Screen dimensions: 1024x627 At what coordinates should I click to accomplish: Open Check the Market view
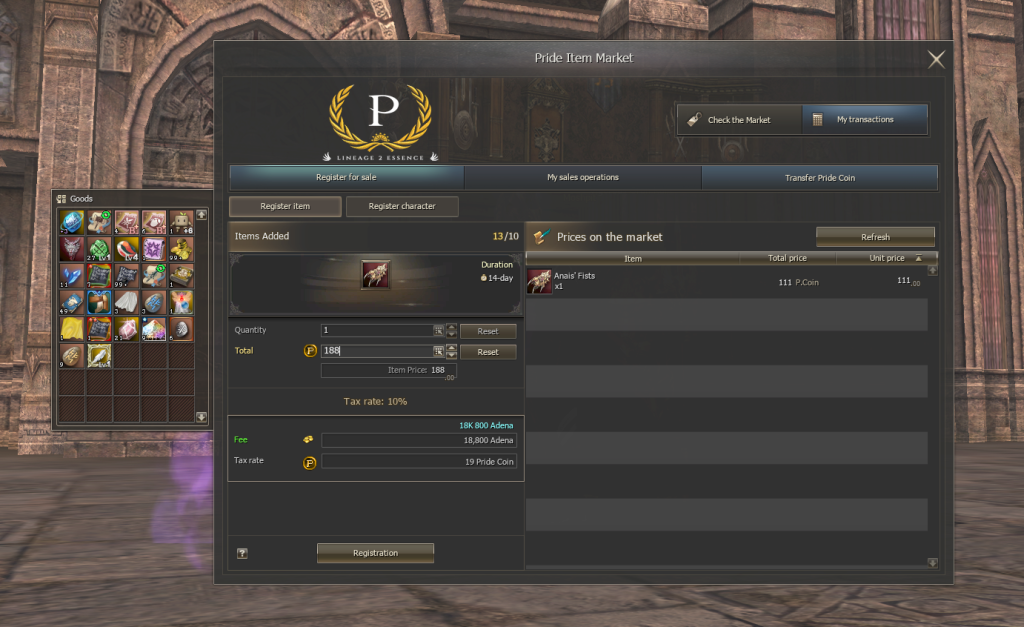pyautogui.click(x=739, y=120)
